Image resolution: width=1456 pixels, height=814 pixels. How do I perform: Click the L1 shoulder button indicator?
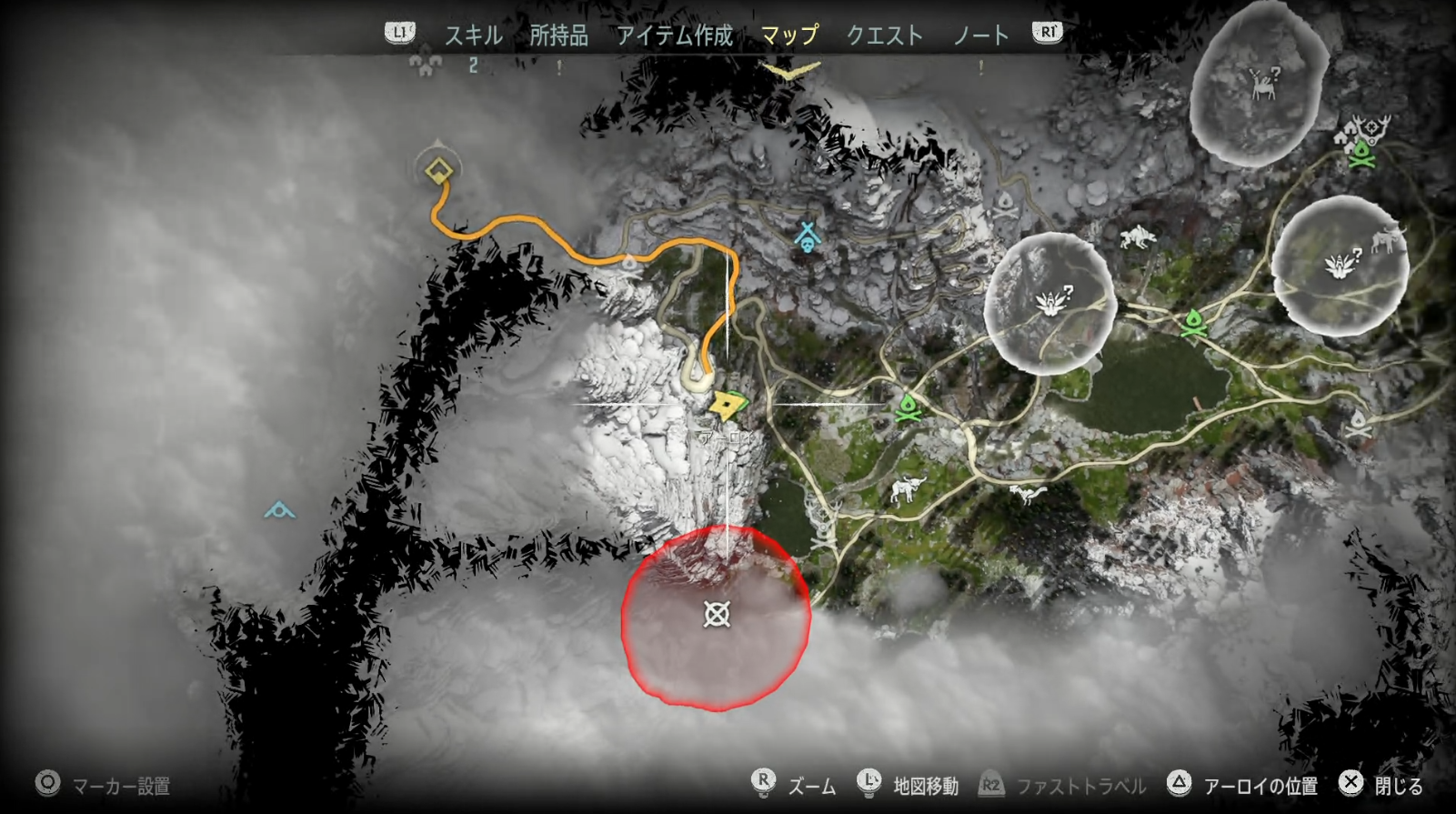pos(399,34)
